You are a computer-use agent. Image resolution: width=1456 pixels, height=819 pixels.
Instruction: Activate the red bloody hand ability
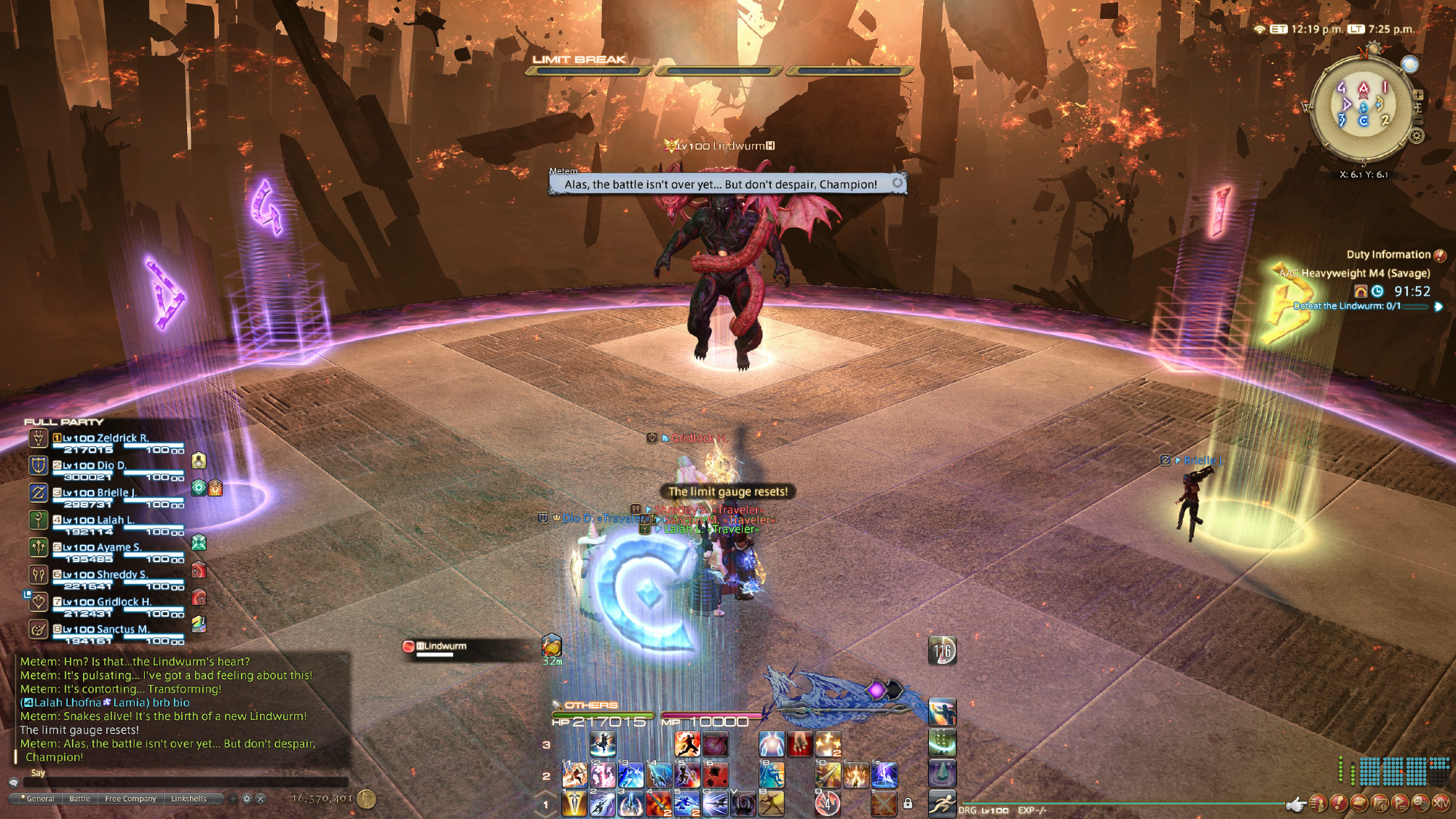click(799, 744)
